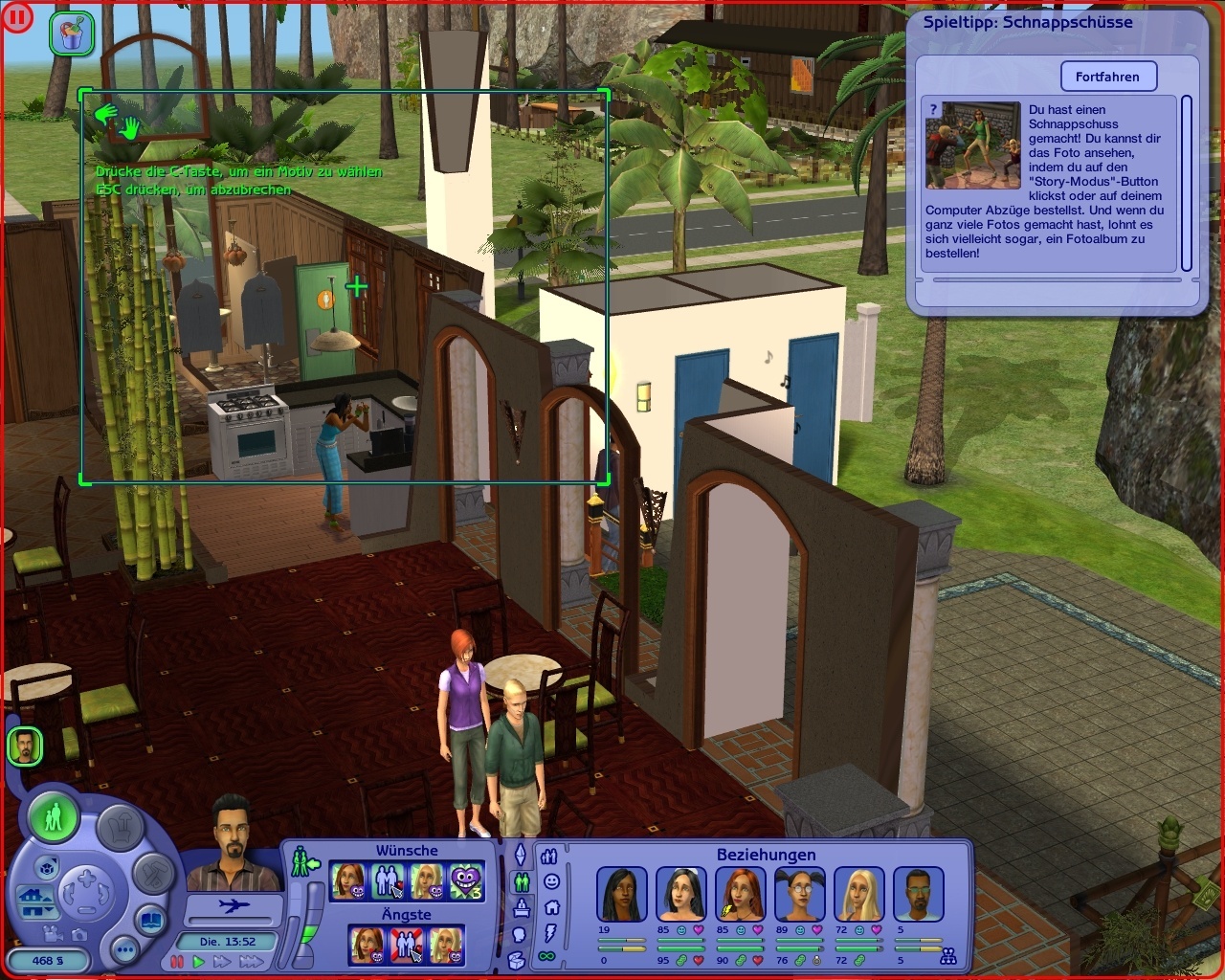Switch to daily relationships smiley toggle

click(551, 881)
